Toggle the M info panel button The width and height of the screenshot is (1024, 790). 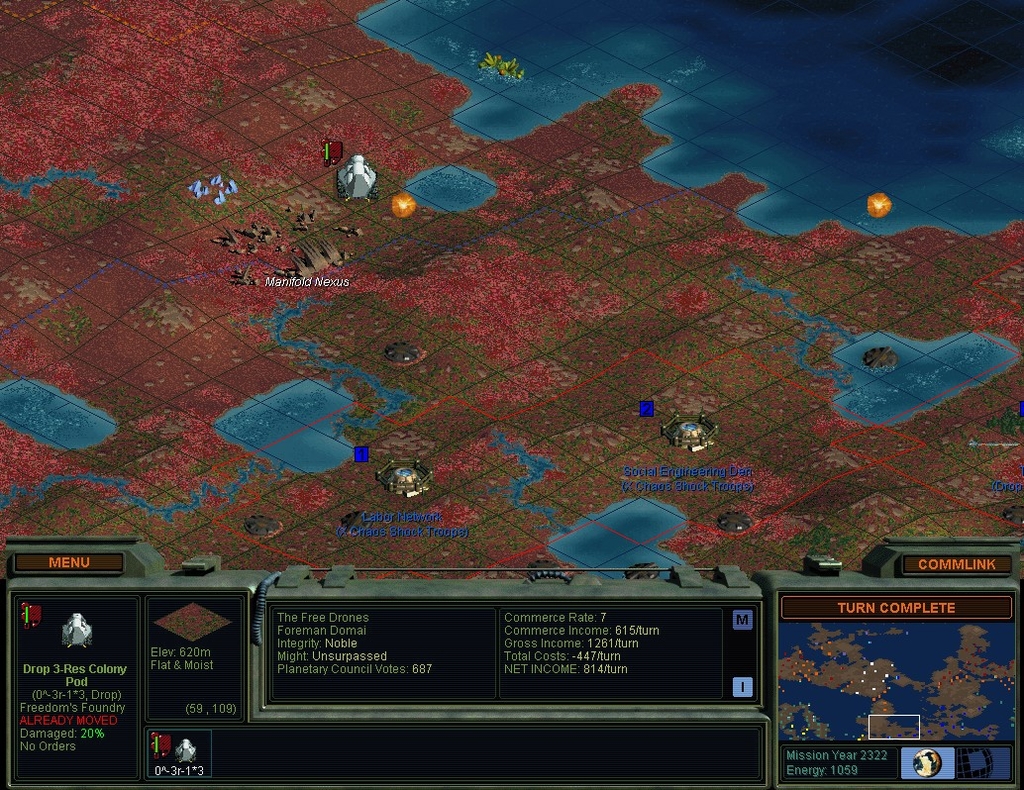tap(742, 620)
